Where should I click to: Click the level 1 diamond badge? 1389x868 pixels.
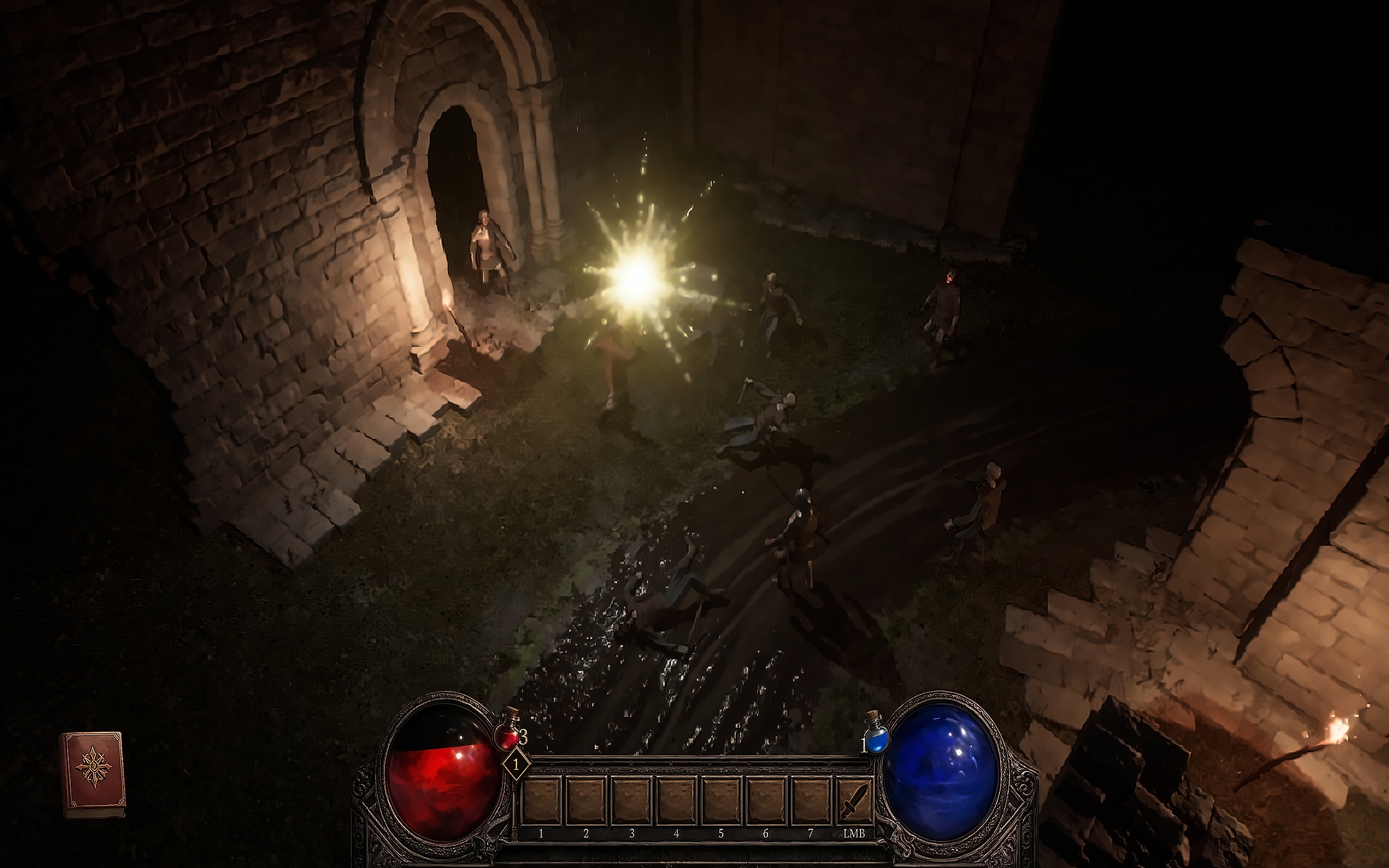tap(516, 764)
